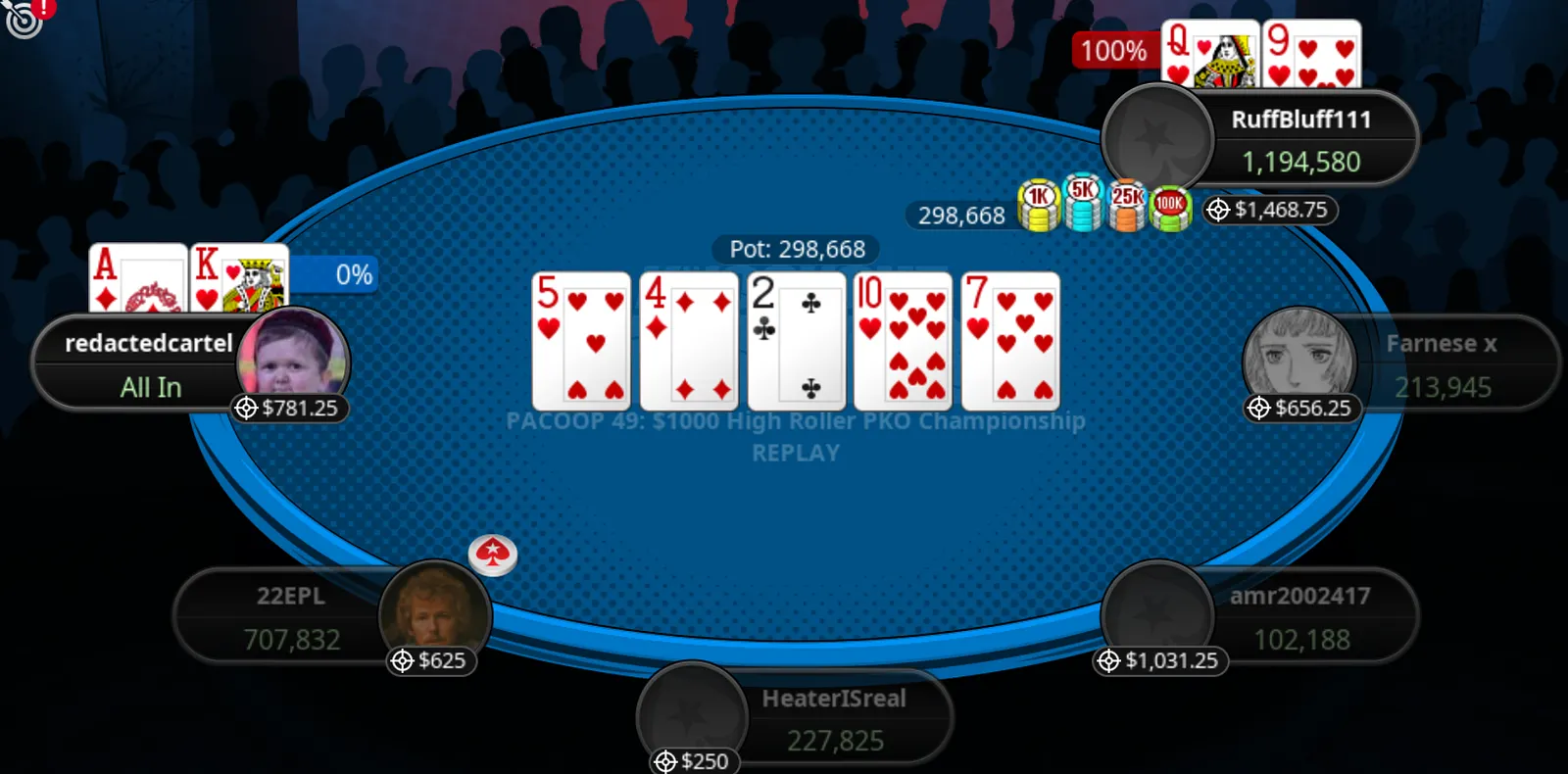
Task: Open RuffBluff111's player panel
Action: 1300,139
